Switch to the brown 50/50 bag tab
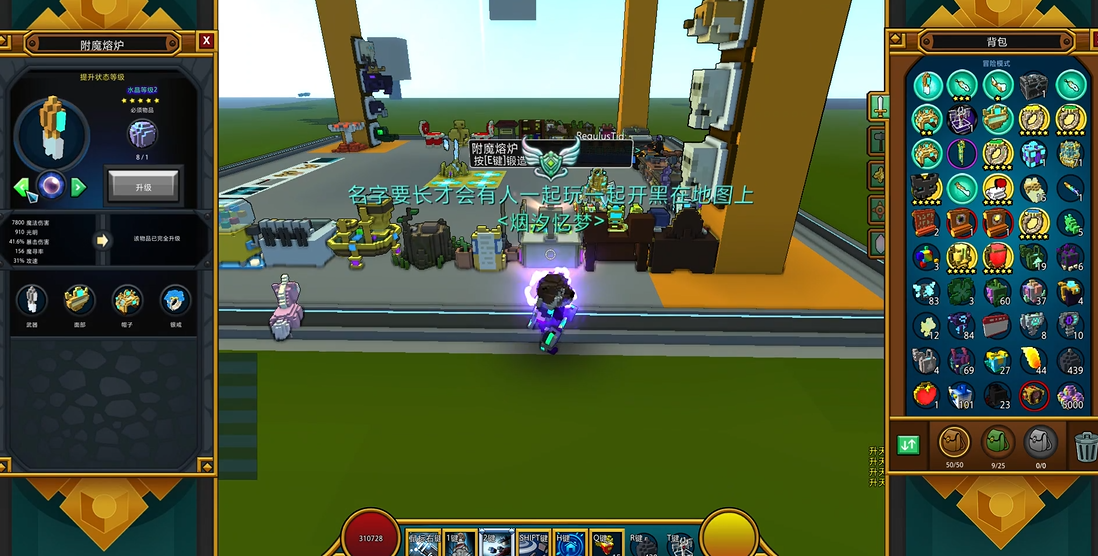1098x556 pixels. click(x=954, y=441)
